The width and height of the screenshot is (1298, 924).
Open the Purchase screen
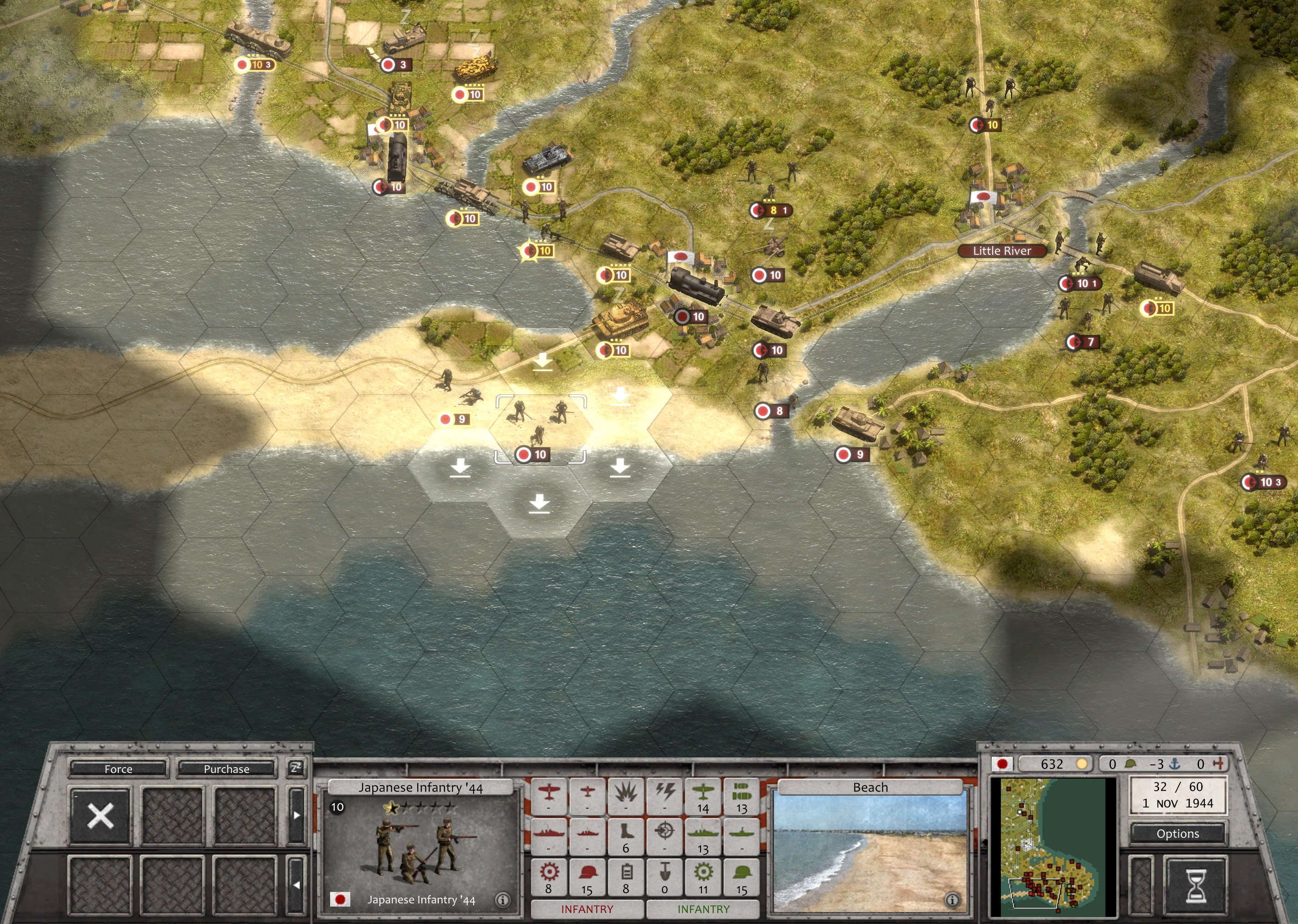(x=226, y=769)
